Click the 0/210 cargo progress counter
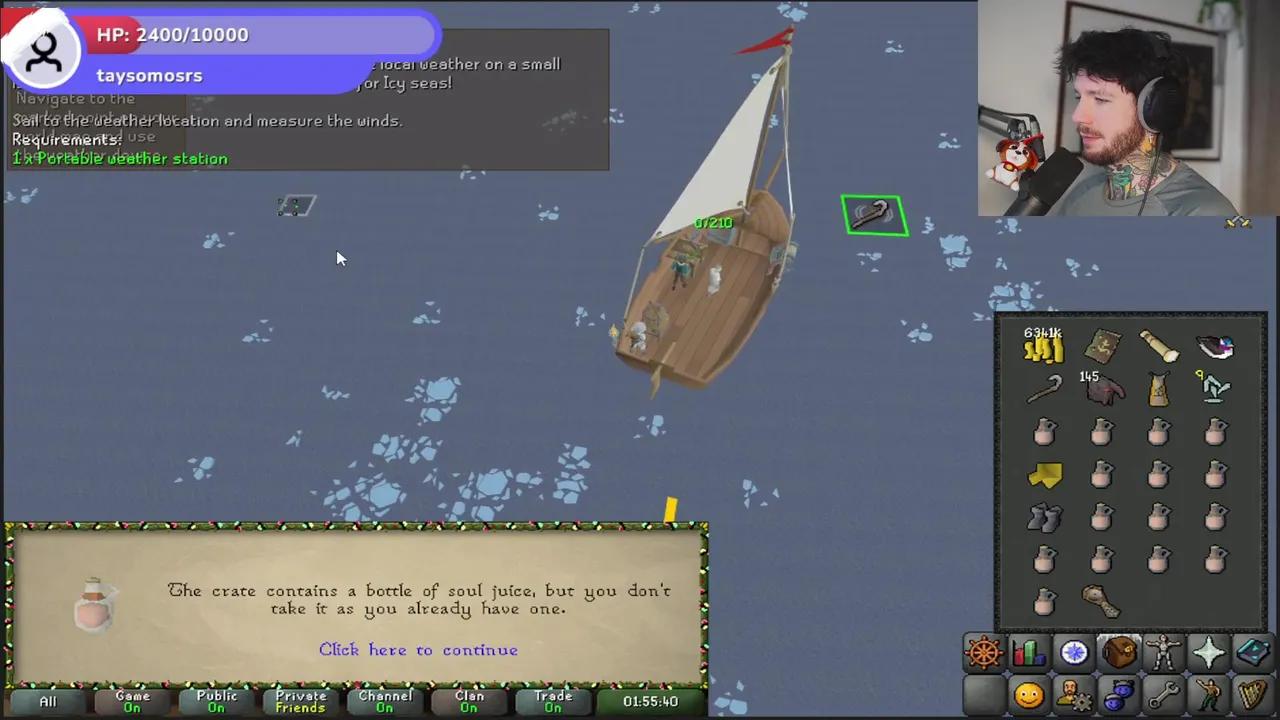The image size is (1280, 720). 712,222
